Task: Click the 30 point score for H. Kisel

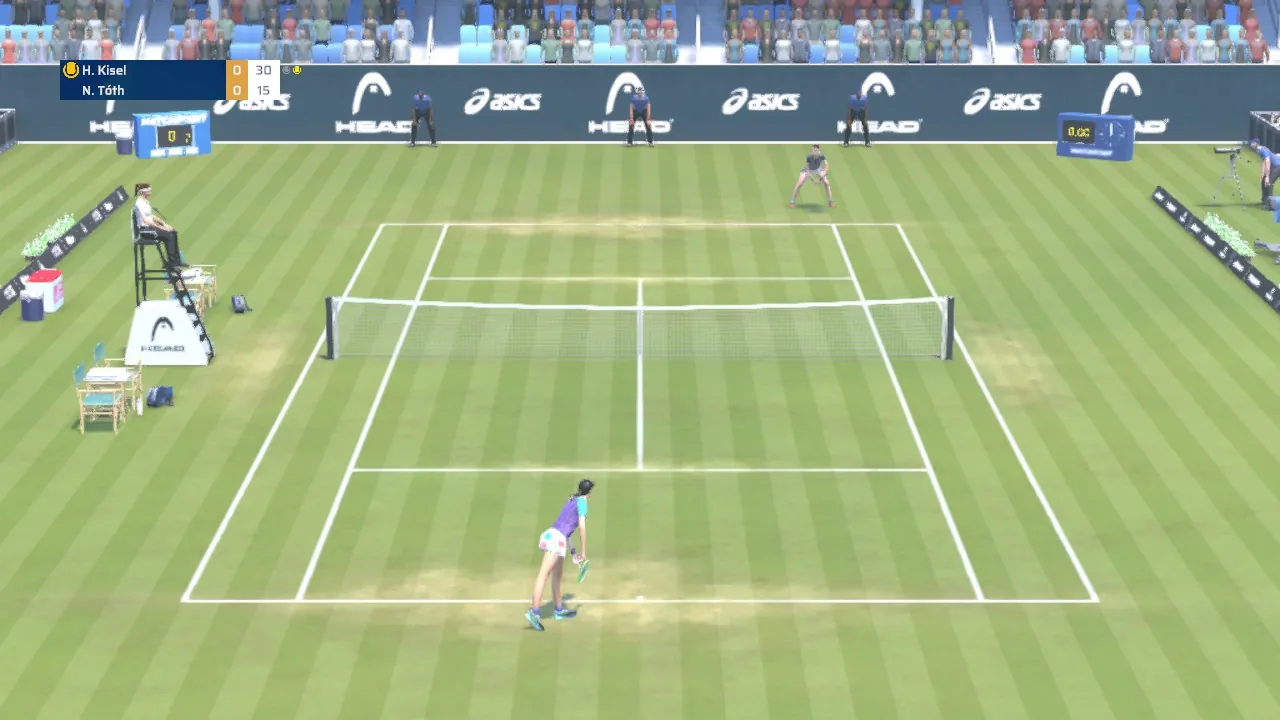Action: 262,70
